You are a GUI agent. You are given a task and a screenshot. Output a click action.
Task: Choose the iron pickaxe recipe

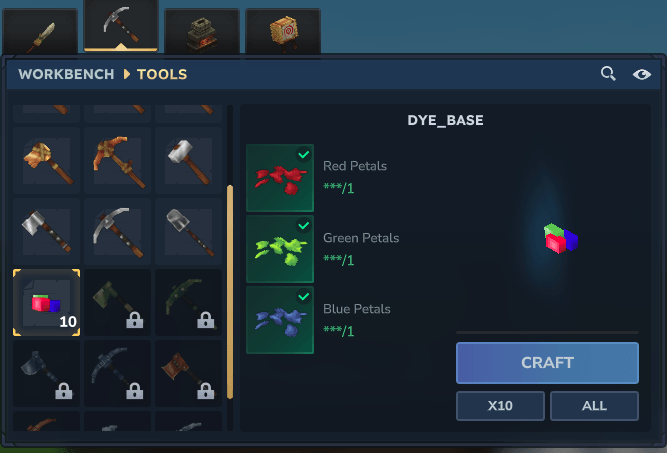pyautogui.click(x=117, y=231)
